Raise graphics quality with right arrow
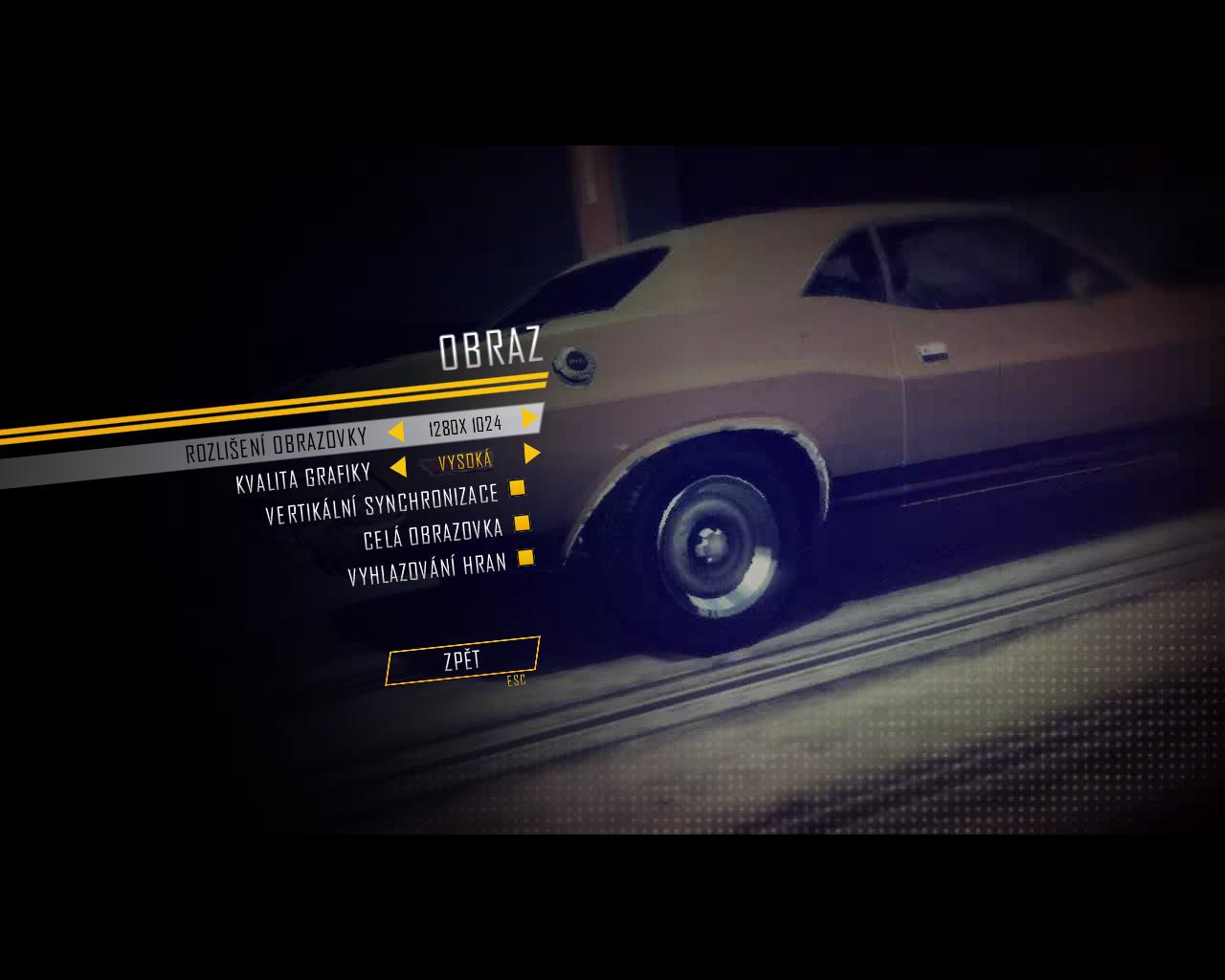1225x980 pixels. click(532, 454)
